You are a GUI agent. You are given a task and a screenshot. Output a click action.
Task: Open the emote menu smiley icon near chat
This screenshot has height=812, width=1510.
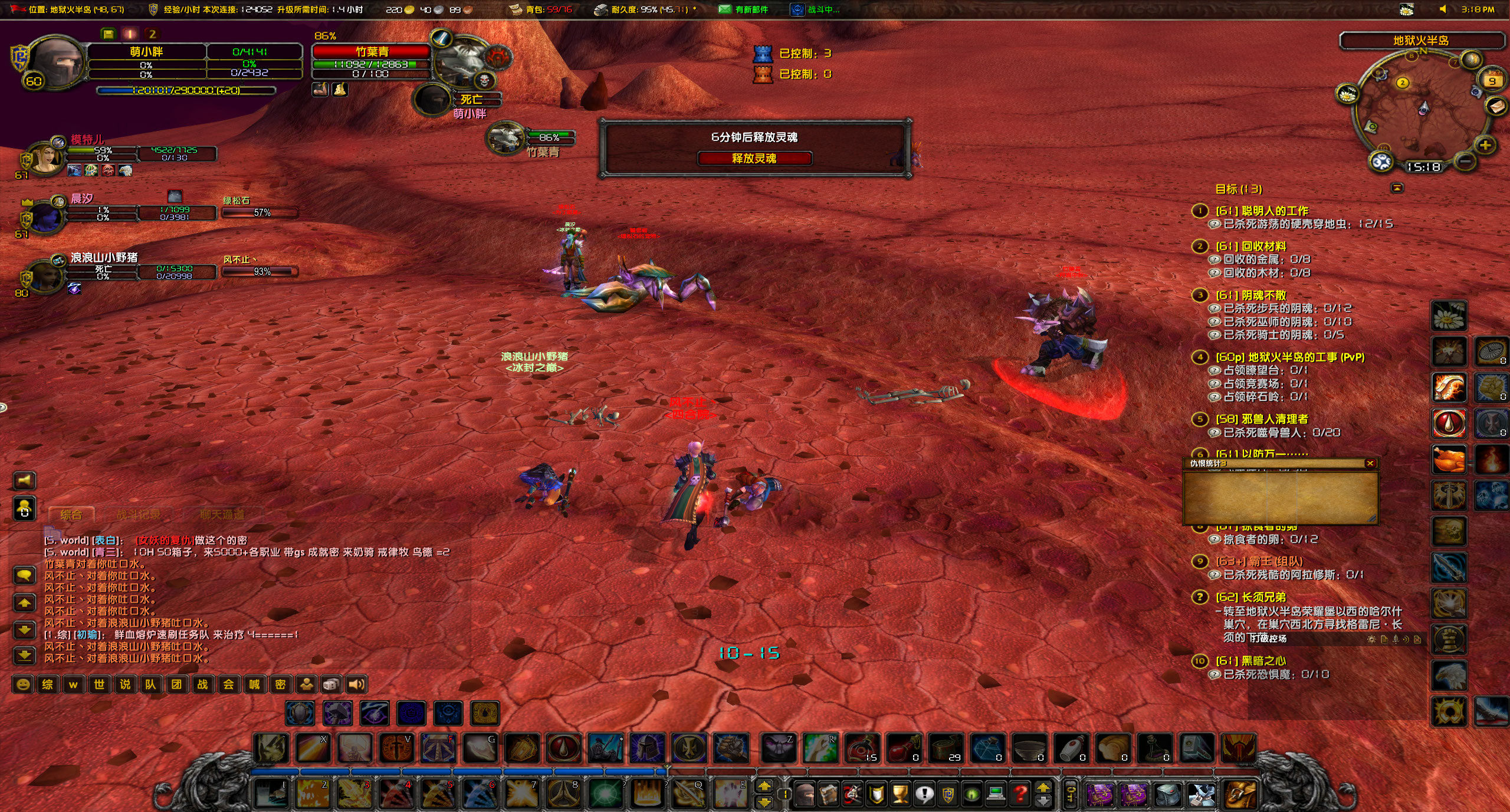(24, 685)
